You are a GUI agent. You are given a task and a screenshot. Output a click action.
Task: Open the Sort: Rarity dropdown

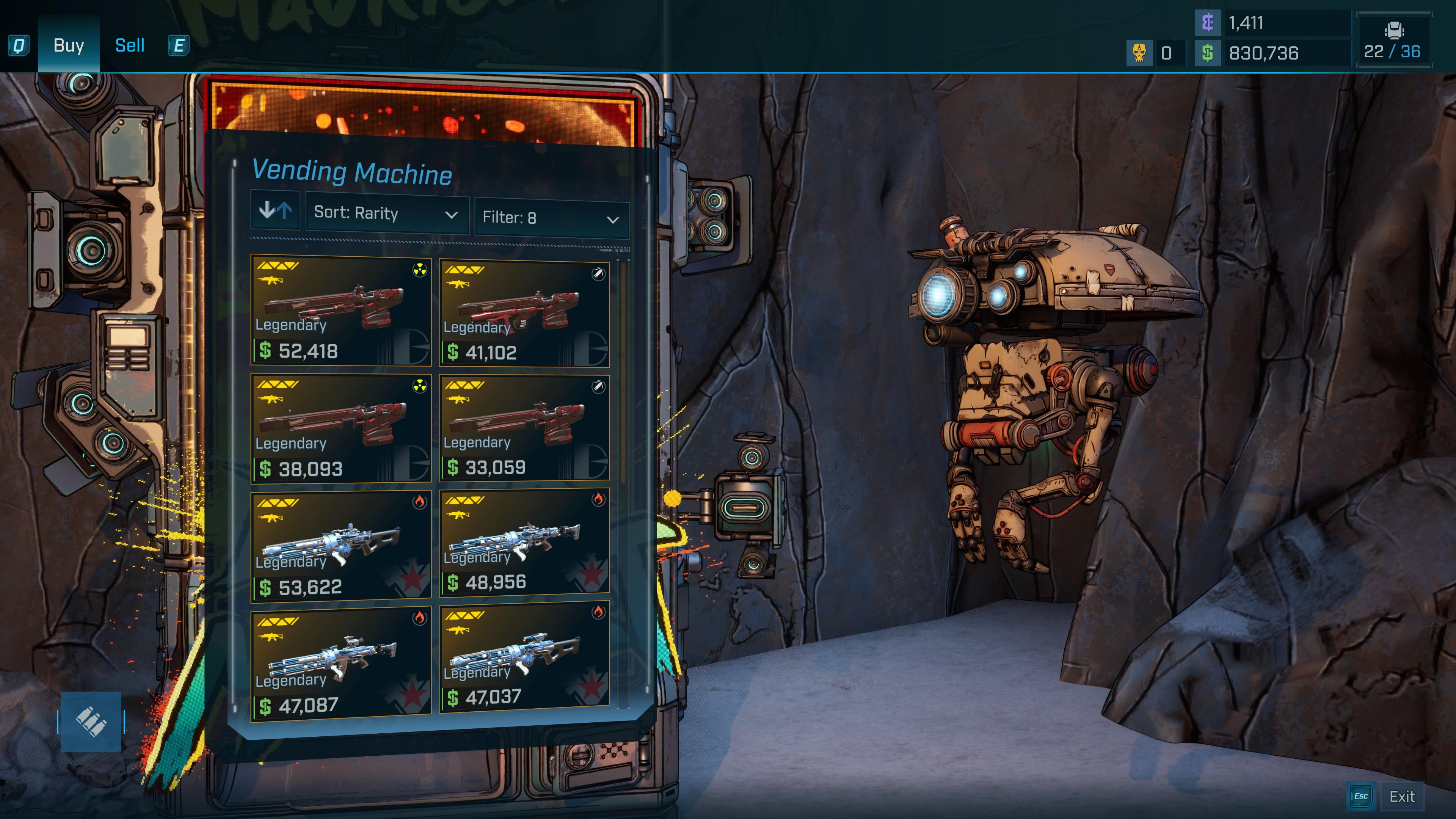[387, 214]
